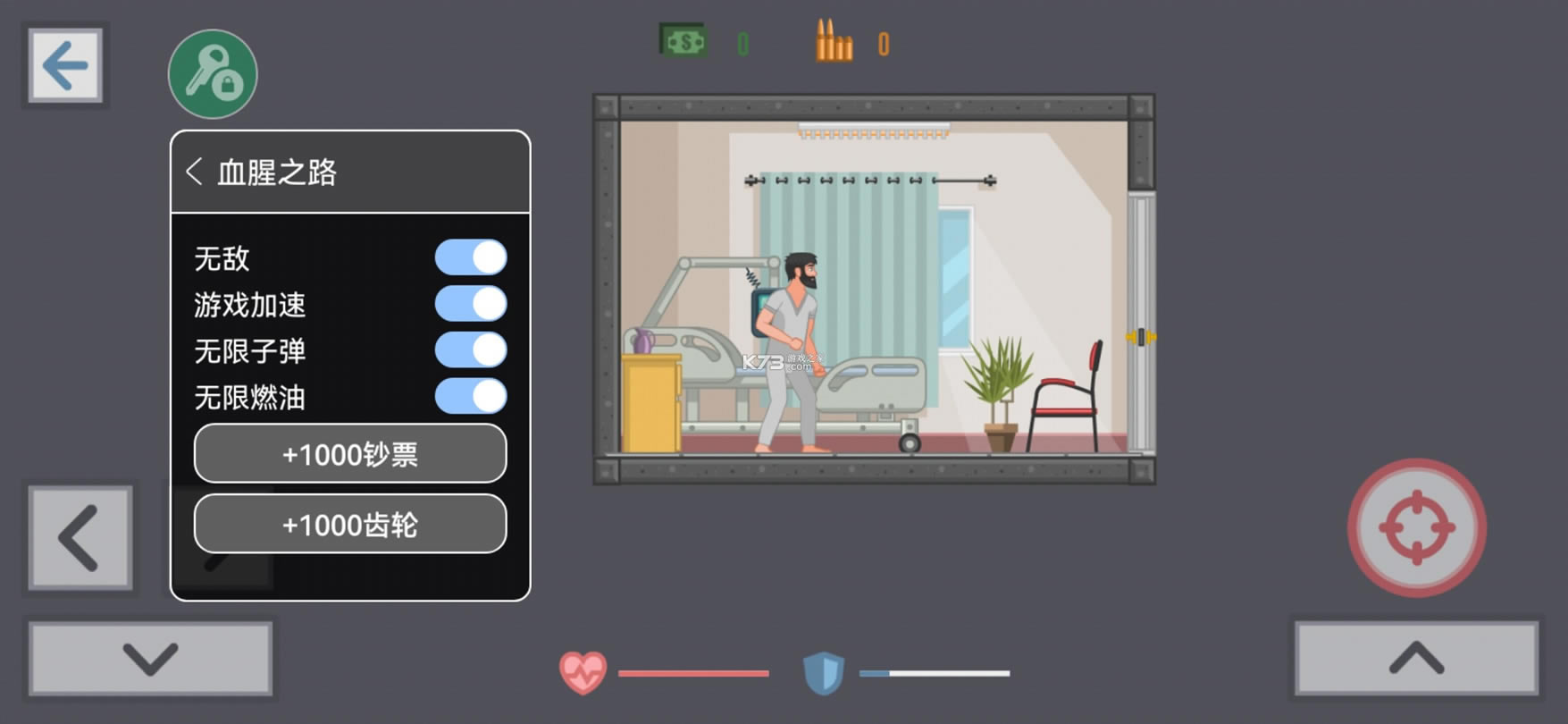Toggle the 无敌 invincibility switch

[471, 257]
